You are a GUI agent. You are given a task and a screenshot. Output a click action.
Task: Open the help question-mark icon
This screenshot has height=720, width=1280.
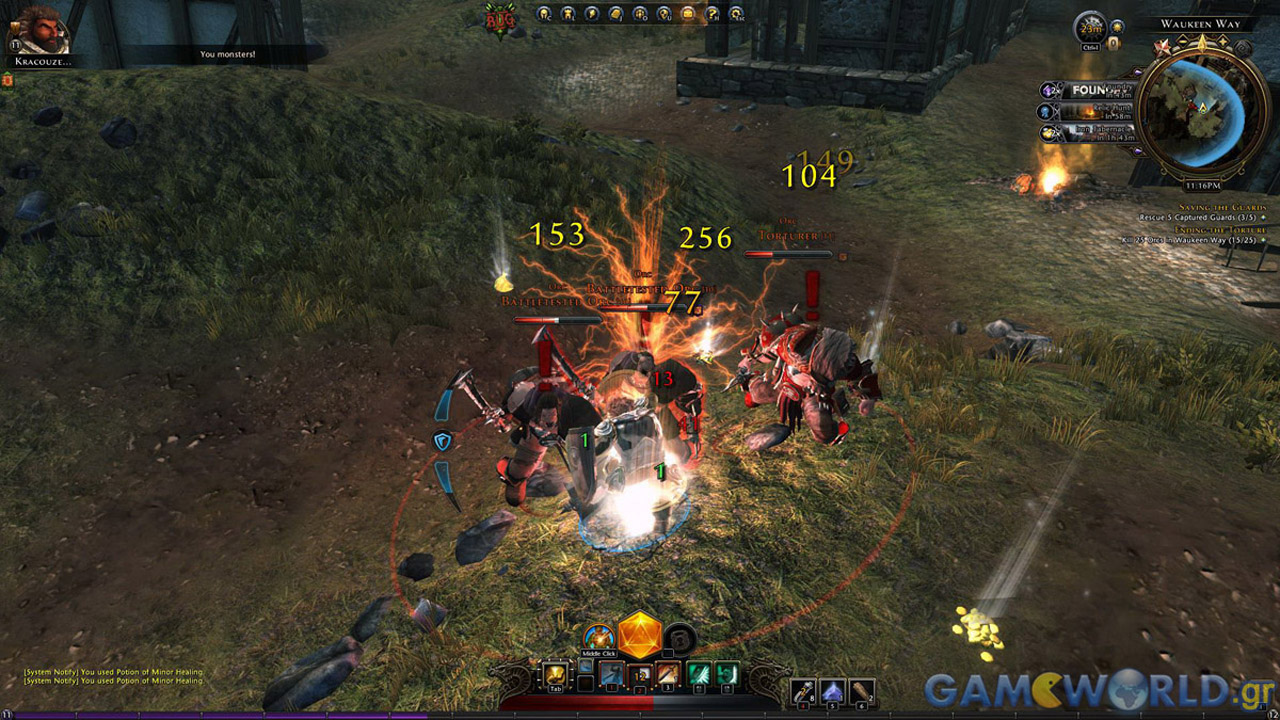tap(712, 14)
